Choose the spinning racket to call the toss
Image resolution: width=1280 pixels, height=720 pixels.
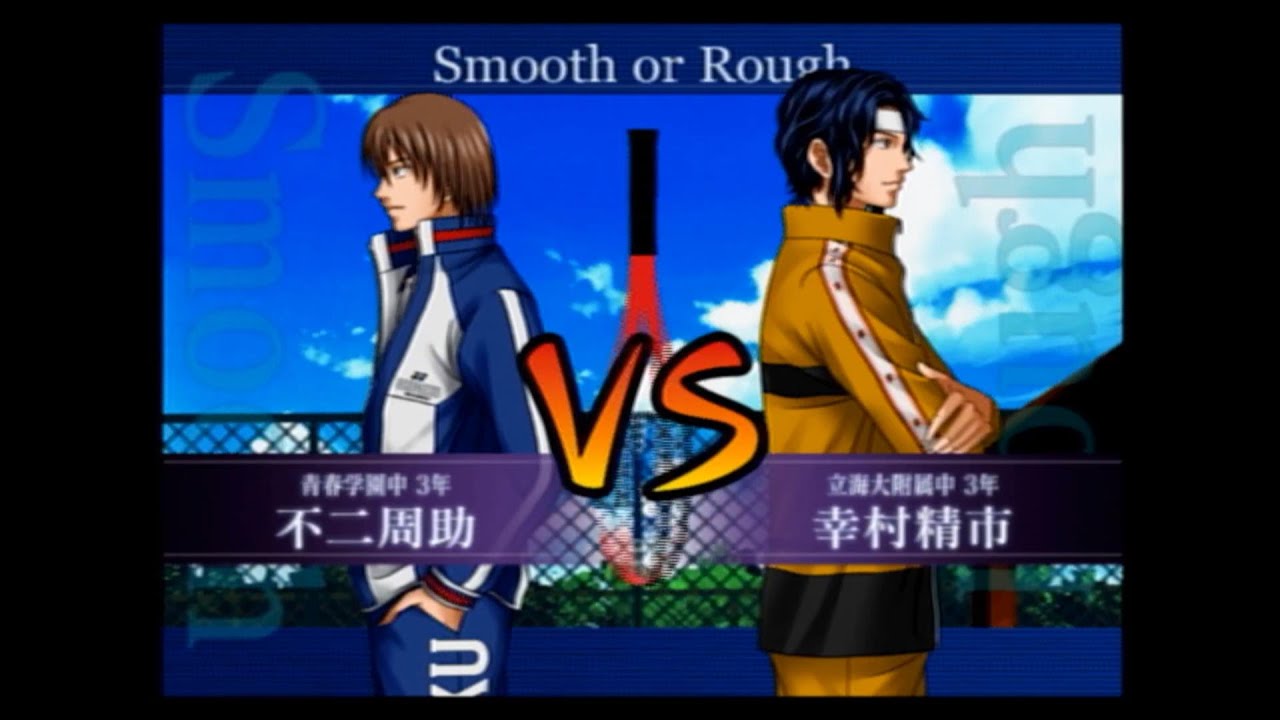tap(645, 350)
